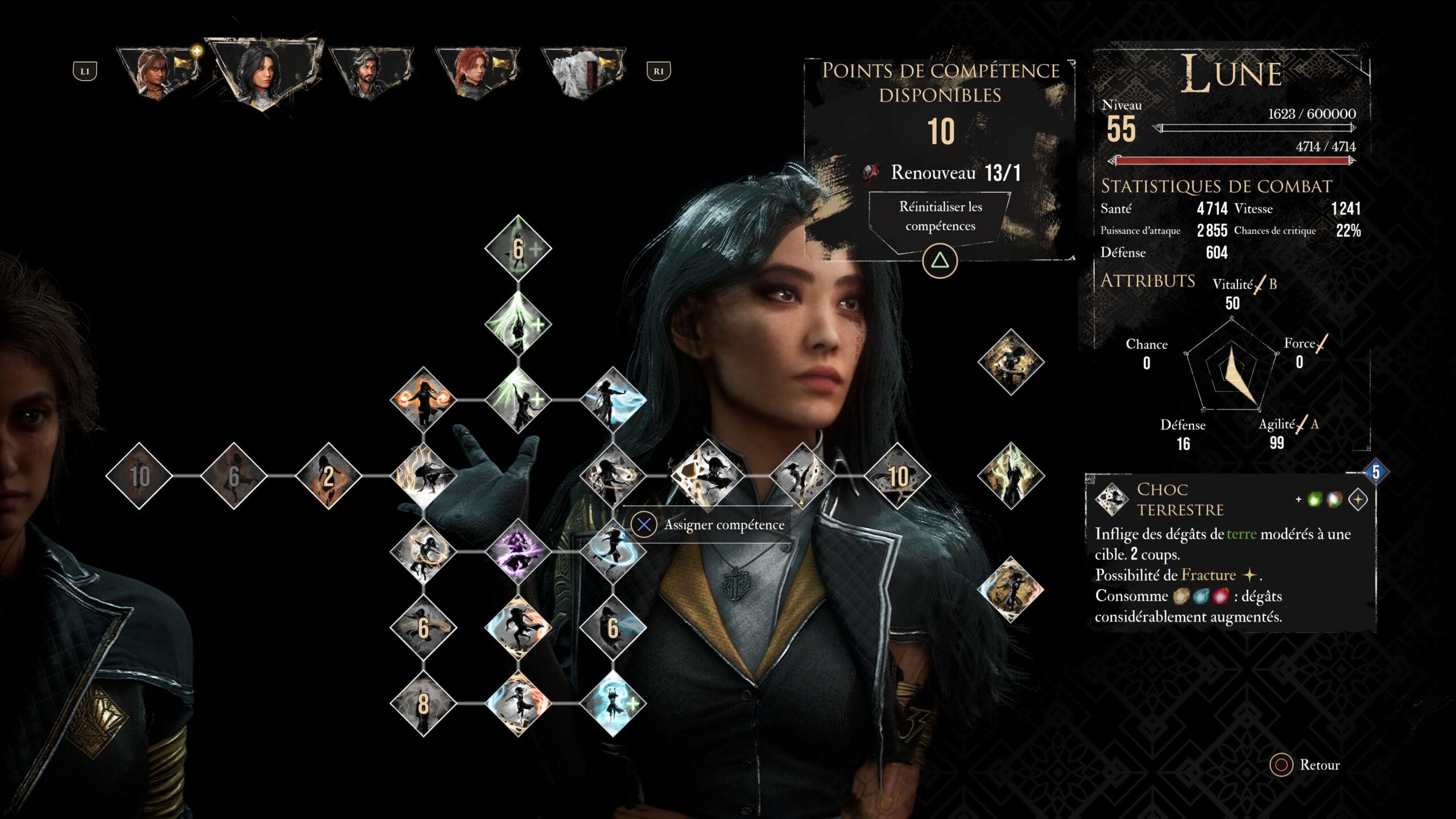
Task: Select the yellow lightning skill node
Action: pyautogui.click(x=423, y=475)
